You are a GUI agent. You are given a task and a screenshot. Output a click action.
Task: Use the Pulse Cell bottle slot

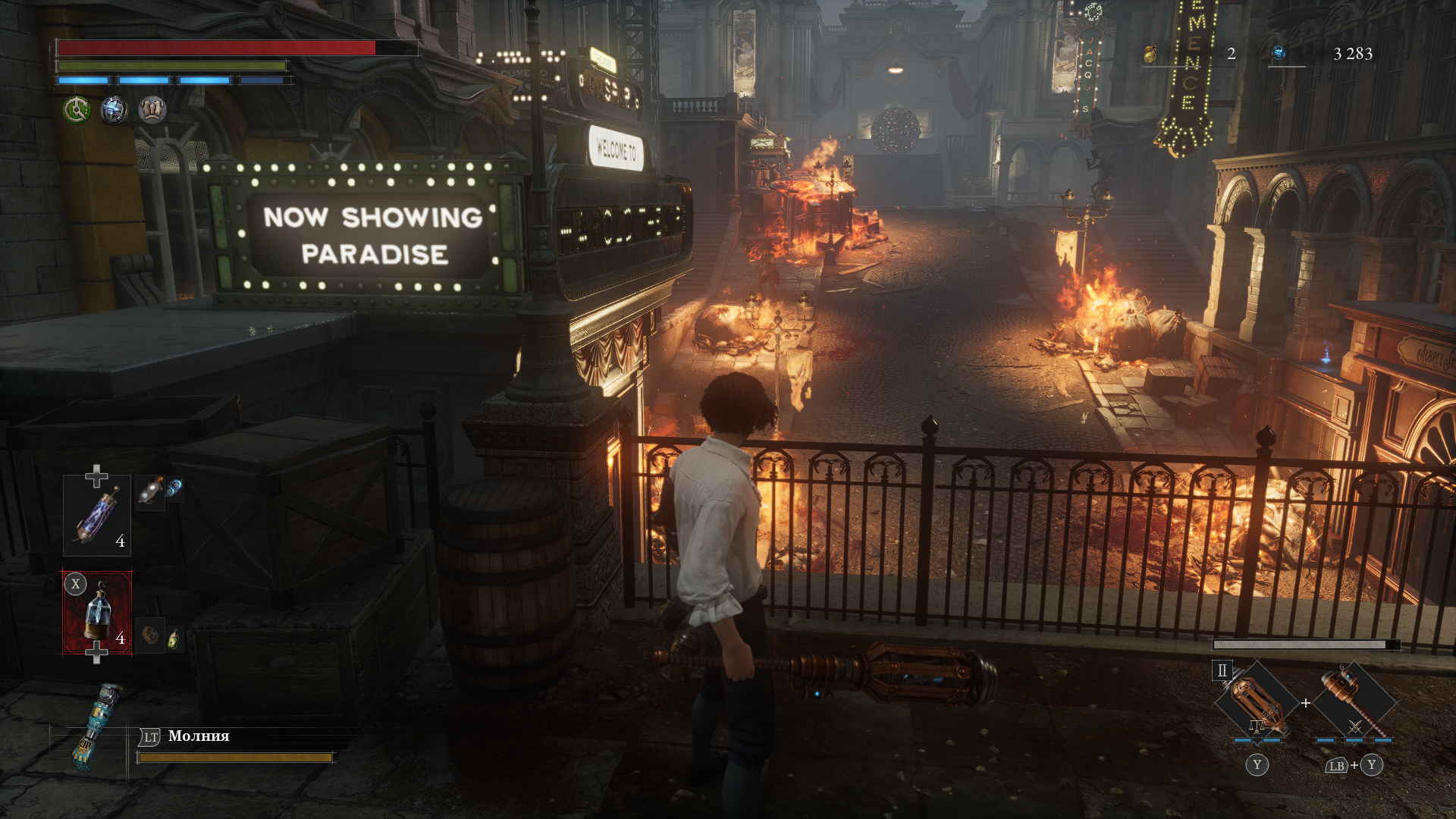97,612
